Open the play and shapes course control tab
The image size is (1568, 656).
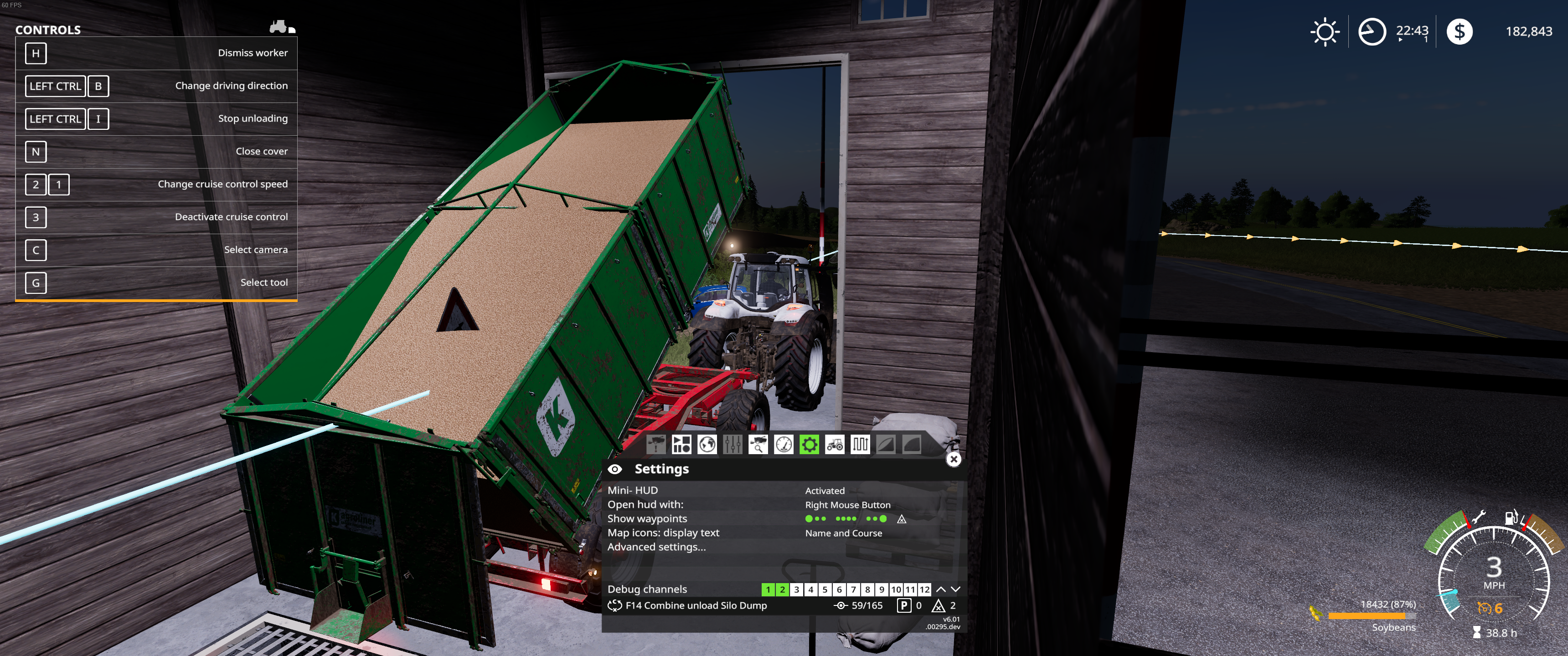click(x=681, y=445)
